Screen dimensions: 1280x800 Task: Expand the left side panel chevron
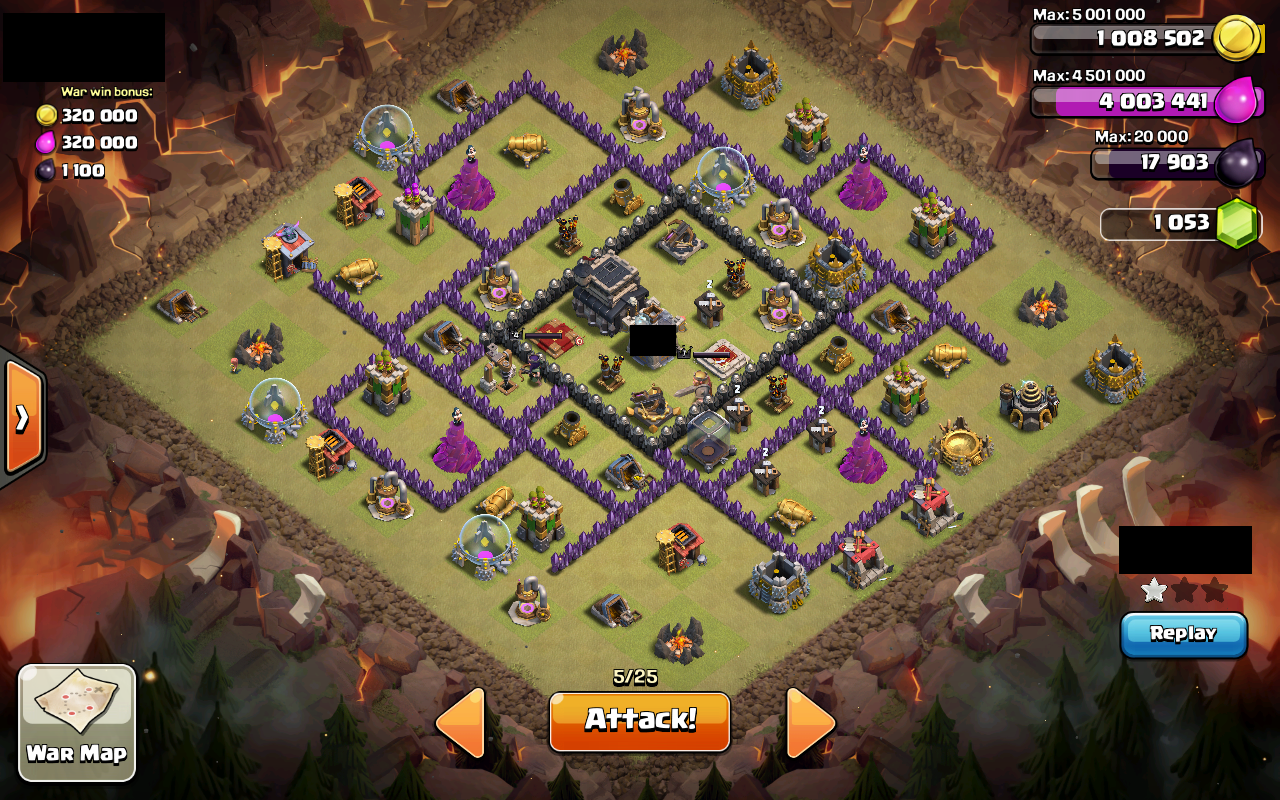(x=24, y=420)
